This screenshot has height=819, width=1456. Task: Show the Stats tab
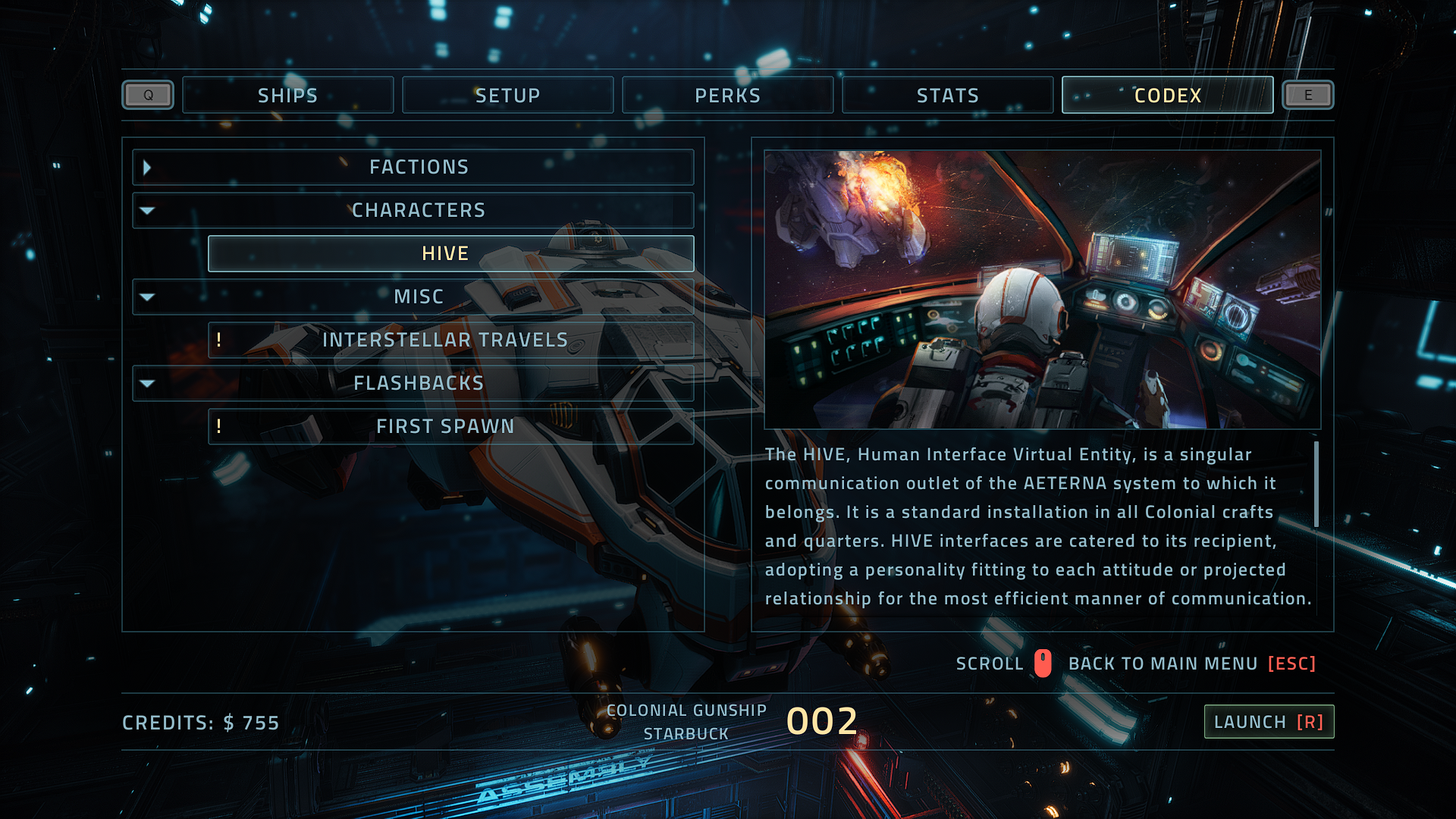pyautogui.click(x=947, y=96)
